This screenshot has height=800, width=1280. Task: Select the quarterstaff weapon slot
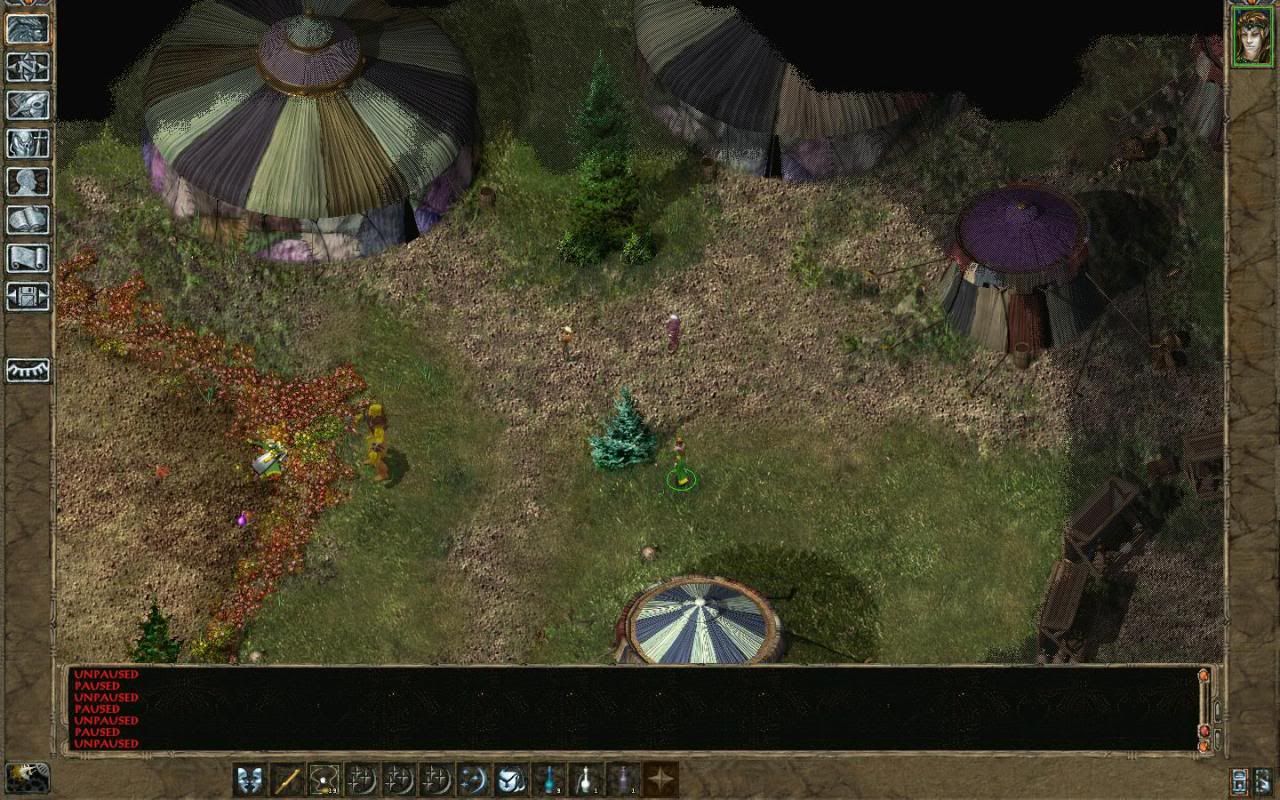coord(287,779)
